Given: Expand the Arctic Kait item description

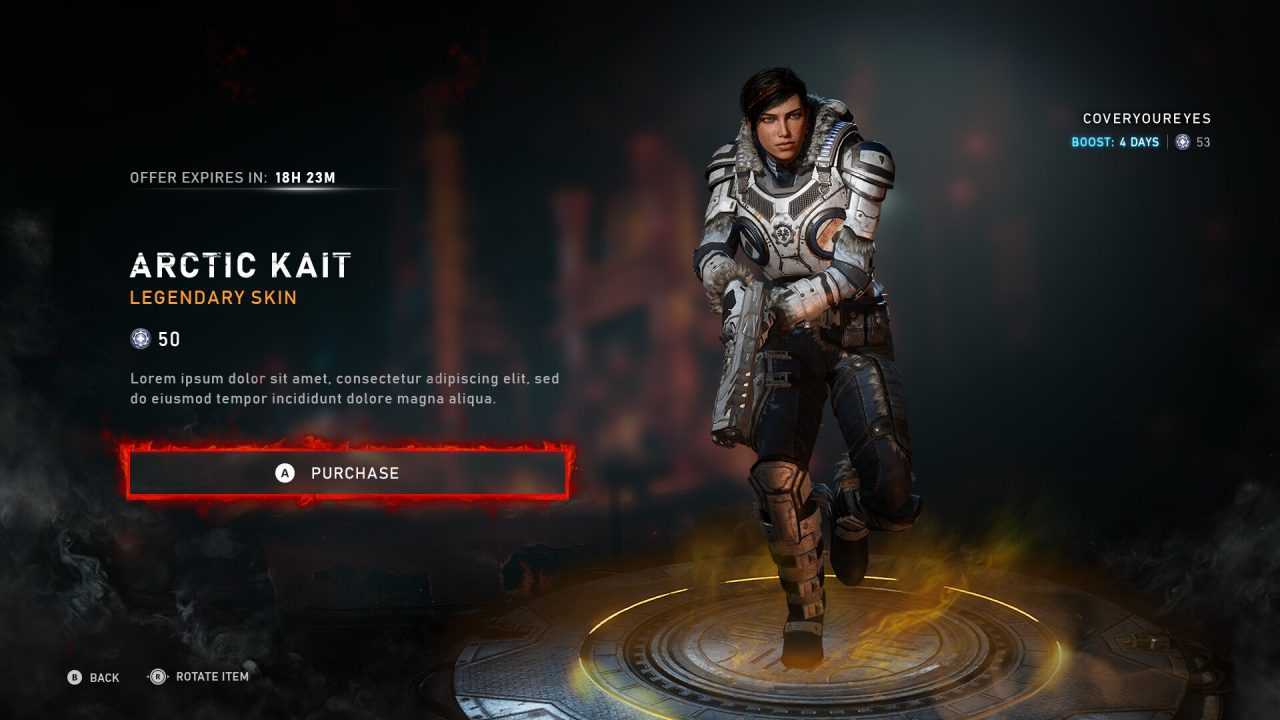Looking at the screenshot, I should (x=345, y=389).
